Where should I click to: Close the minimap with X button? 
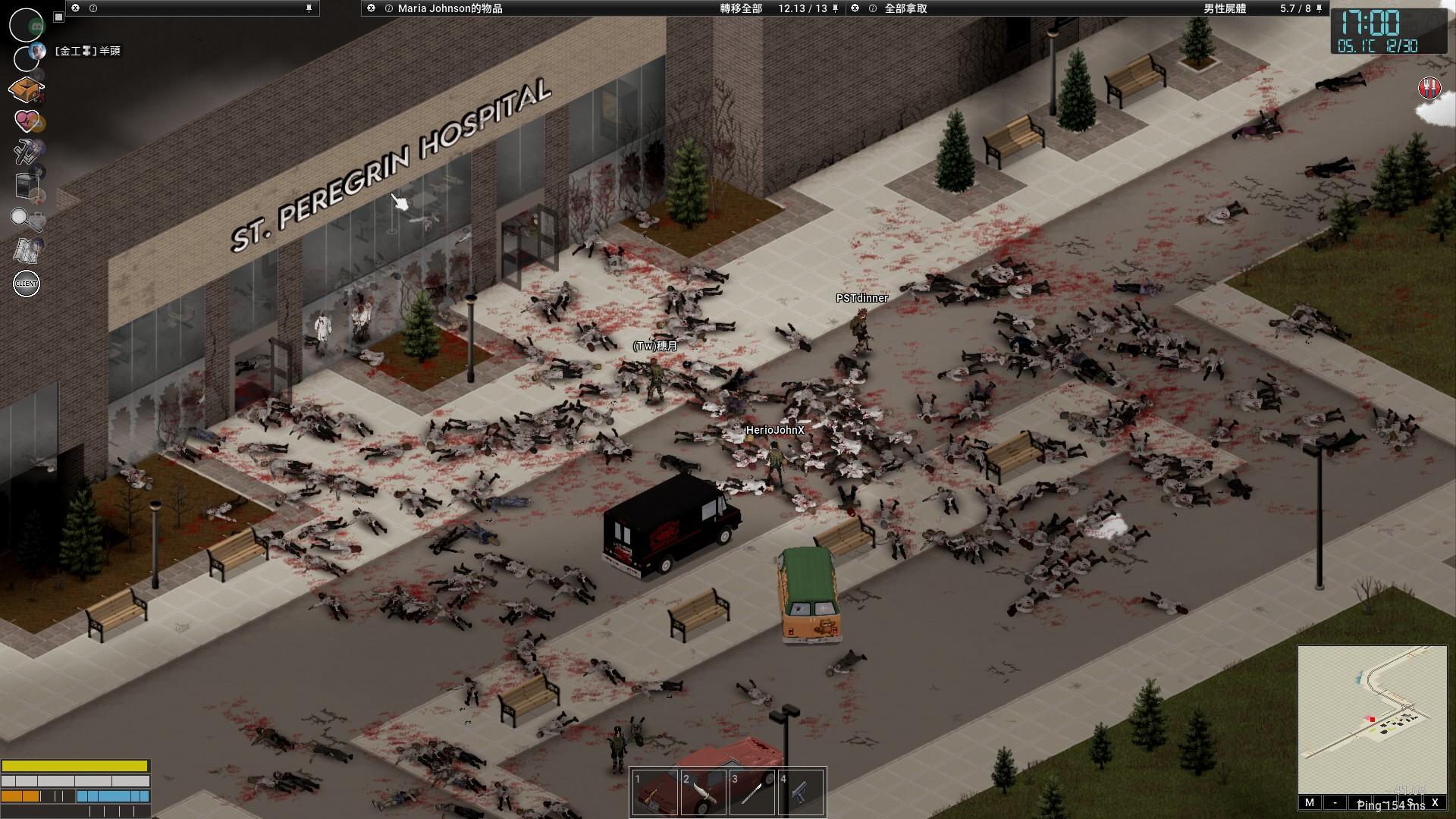pos(1435,802)
